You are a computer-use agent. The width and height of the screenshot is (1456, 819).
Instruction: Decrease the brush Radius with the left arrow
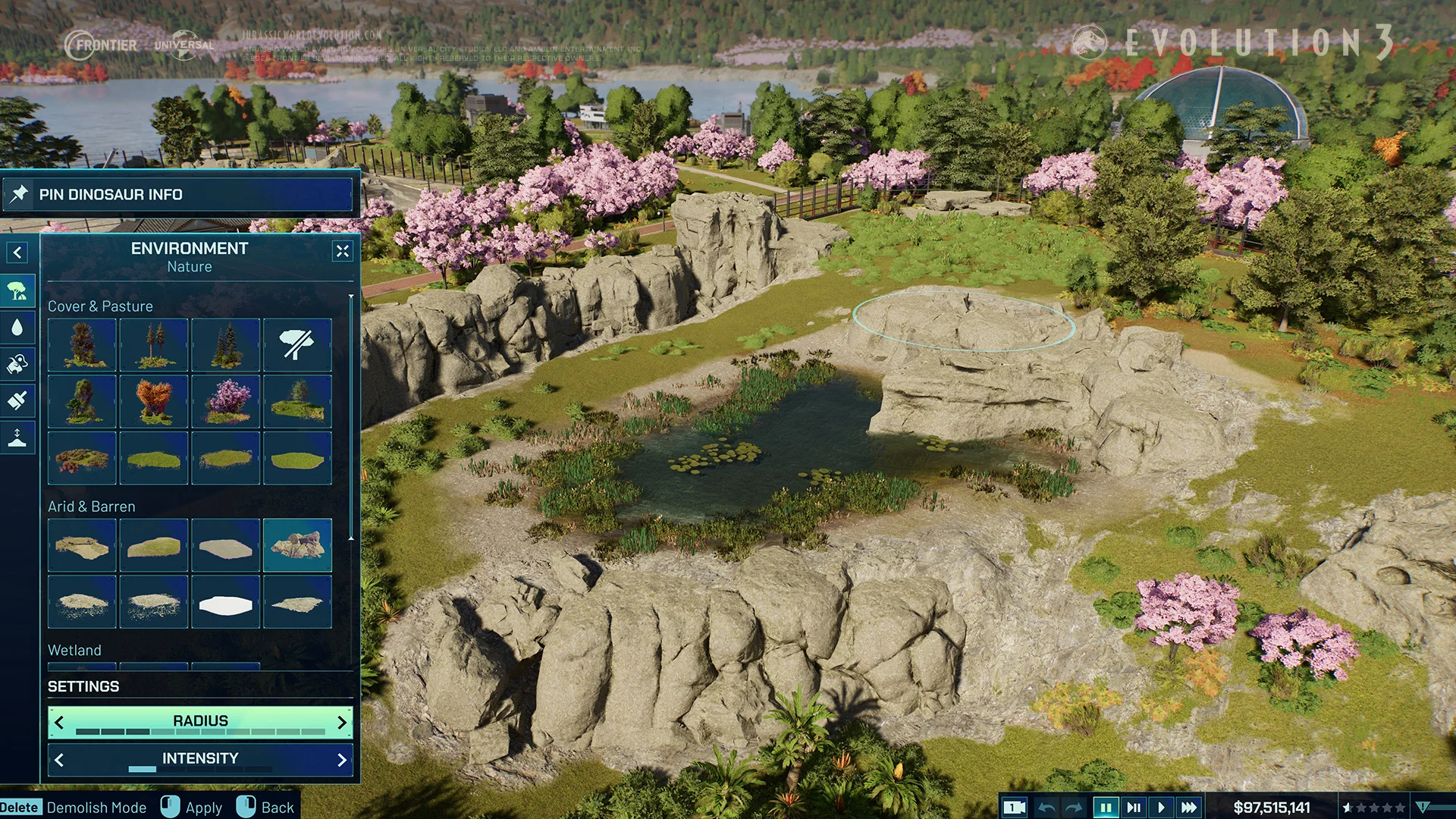(x=59, y=723)
